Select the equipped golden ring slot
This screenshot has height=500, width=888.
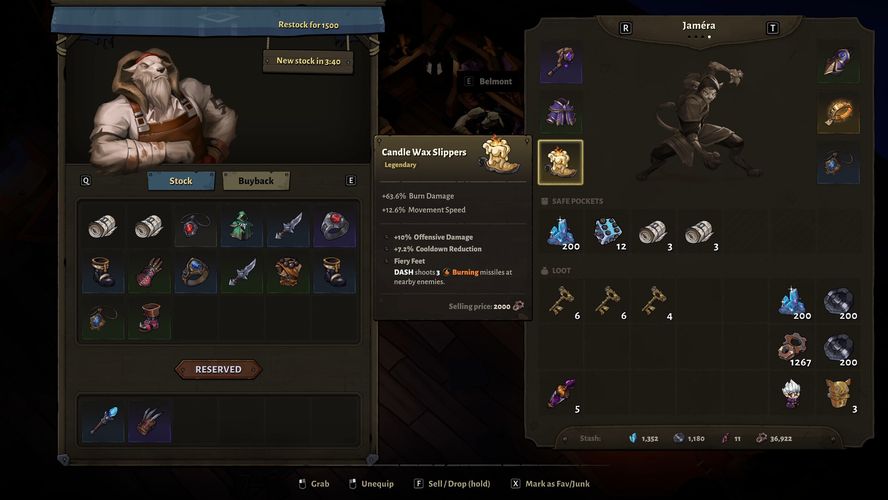pos(838,113)
